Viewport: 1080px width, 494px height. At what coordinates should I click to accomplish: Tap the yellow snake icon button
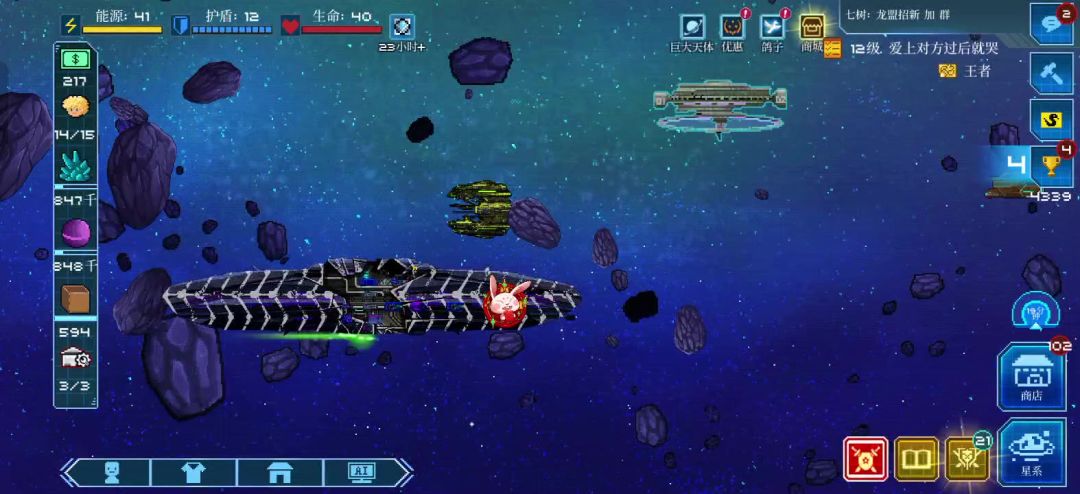click(x=1050, y=120)
